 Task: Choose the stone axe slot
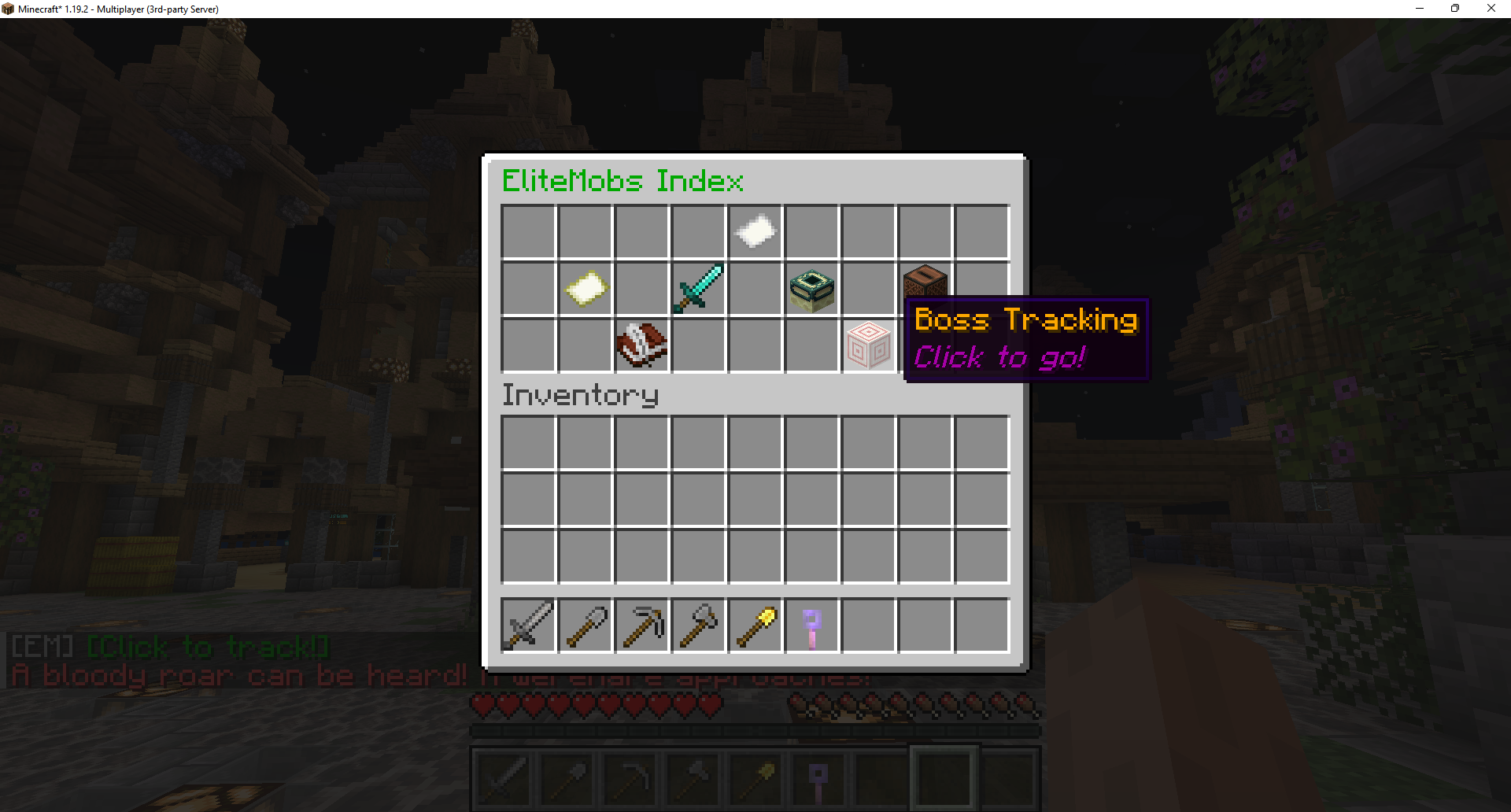point(698,626)
